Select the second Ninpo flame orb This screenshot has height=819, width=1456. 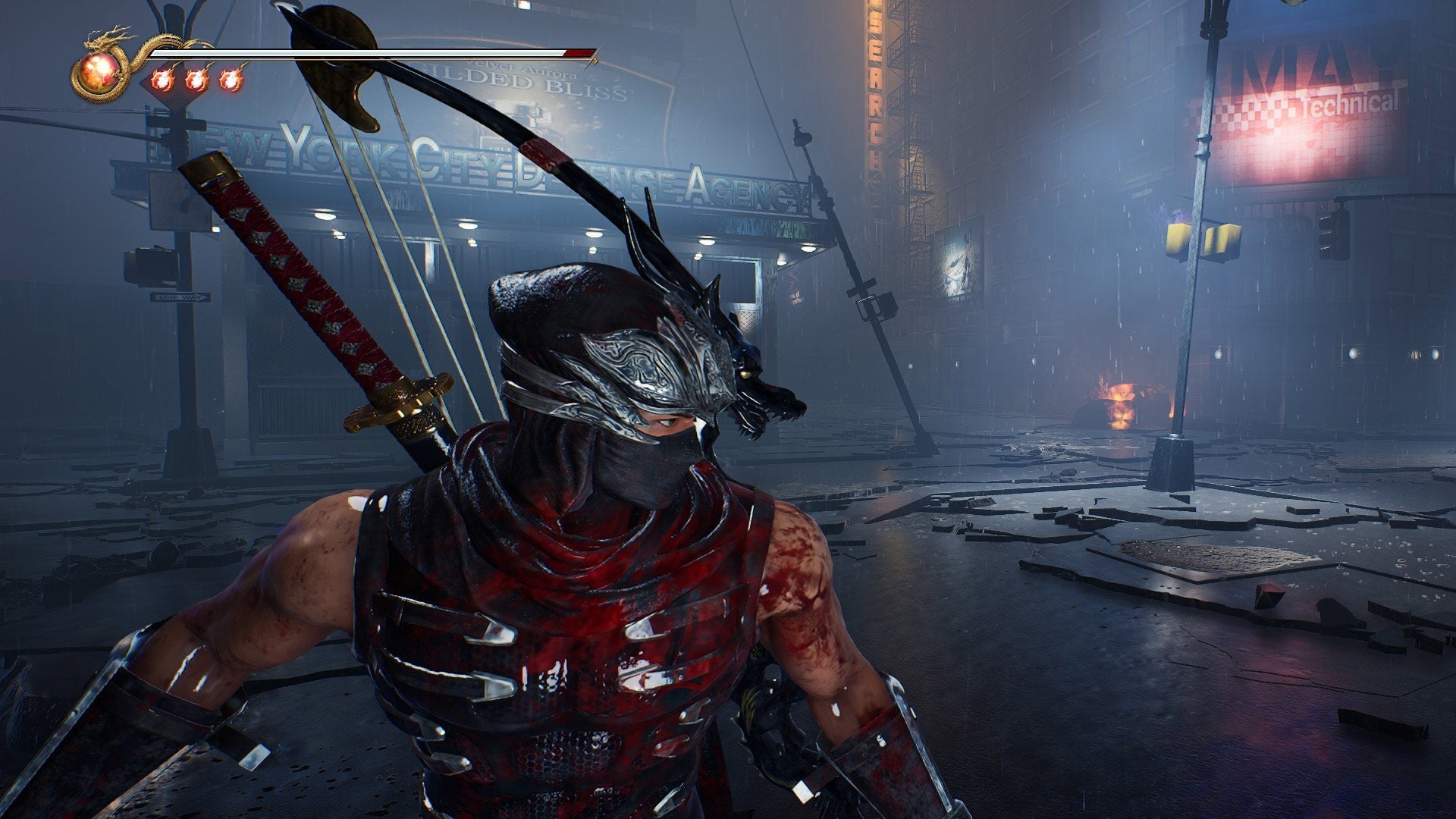click(x=198, y=79)
